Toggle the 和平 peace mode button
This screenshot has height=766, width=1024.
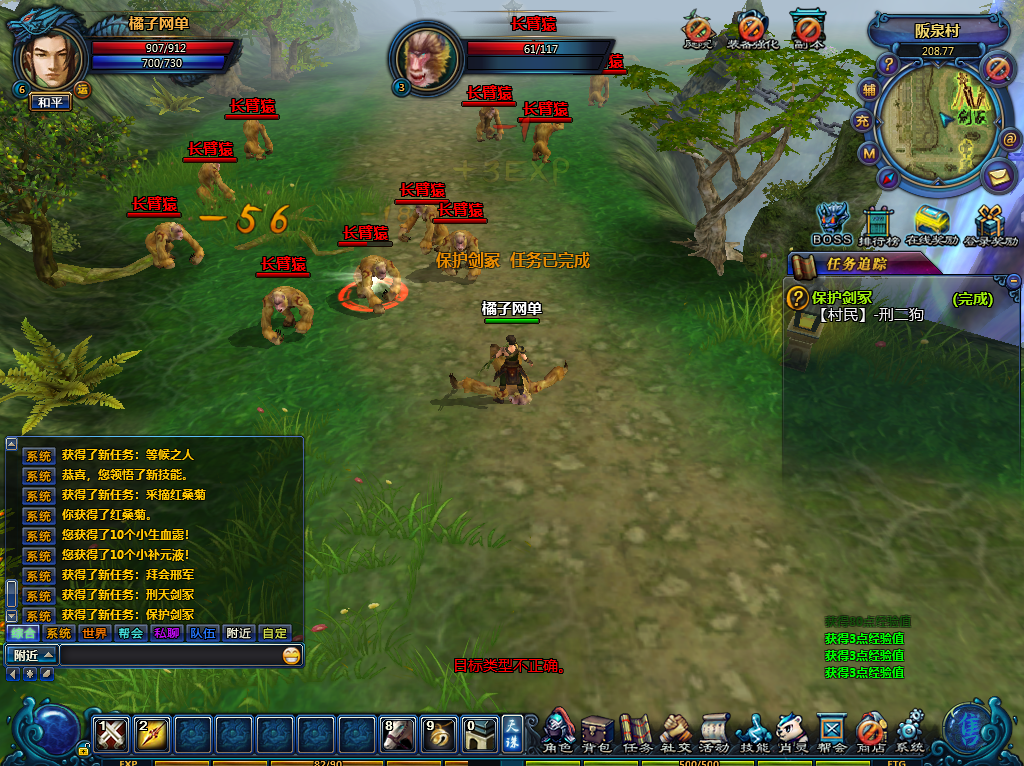tap(50, 102)
